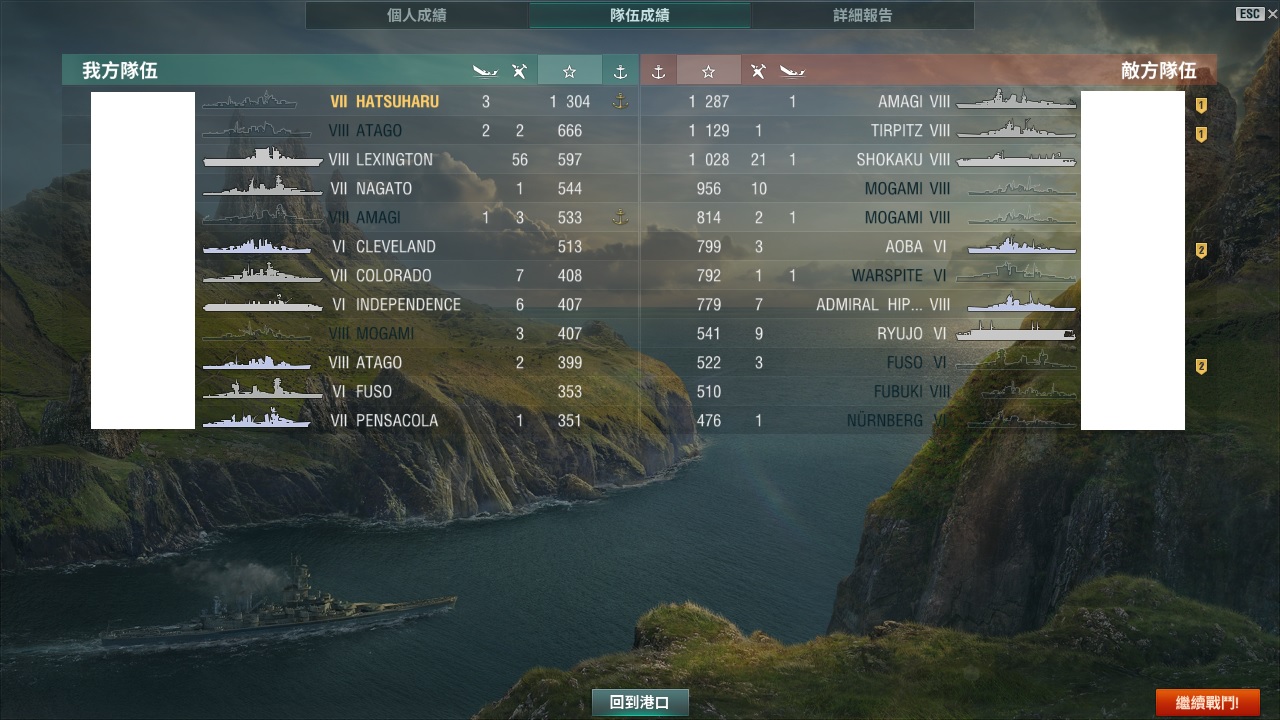Select the enemy WARSPITE row
1280x720 pixels.
click(887, 276)
